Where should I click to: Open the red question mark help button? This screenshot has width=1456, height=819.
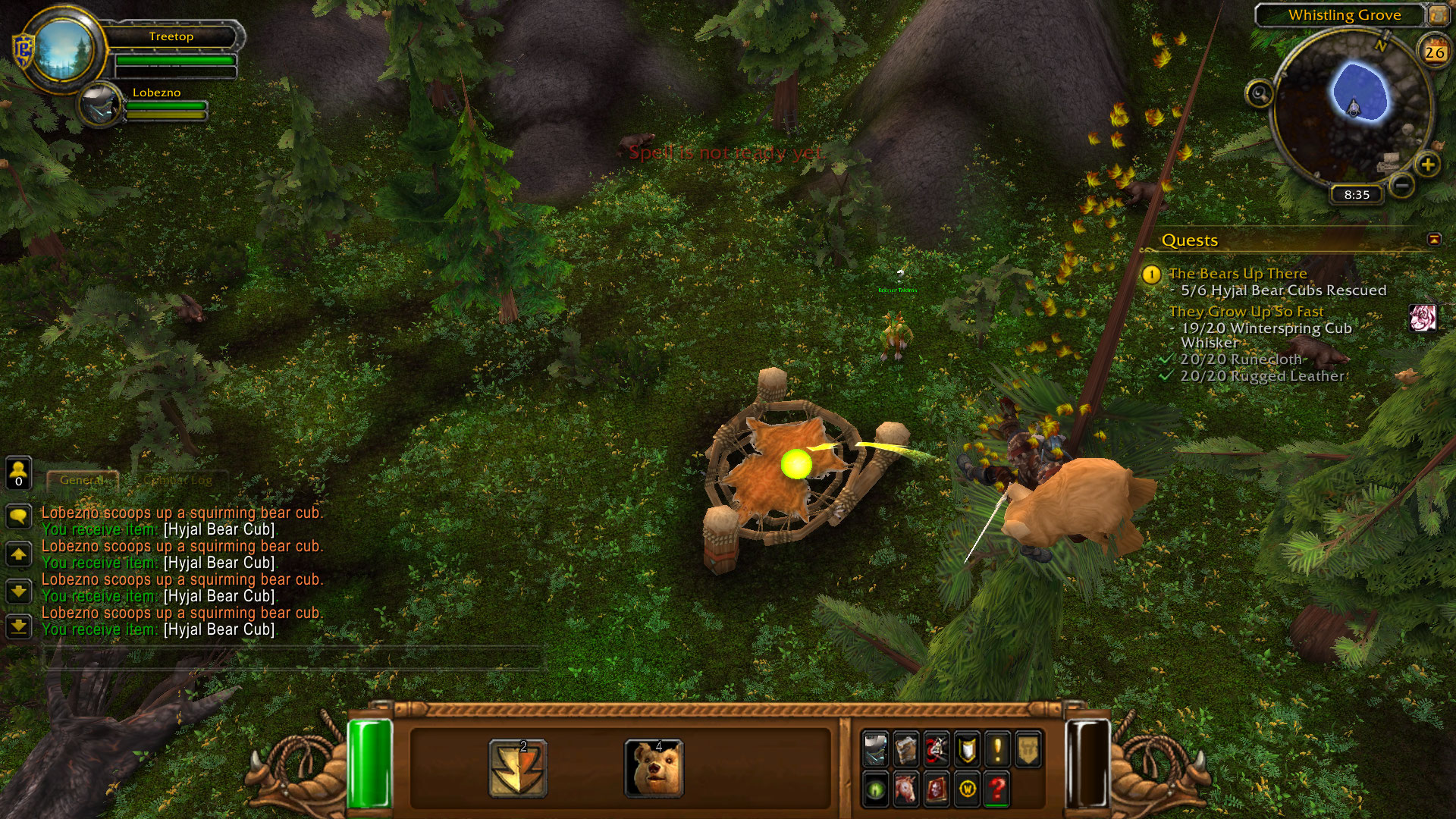coord(997,790)
